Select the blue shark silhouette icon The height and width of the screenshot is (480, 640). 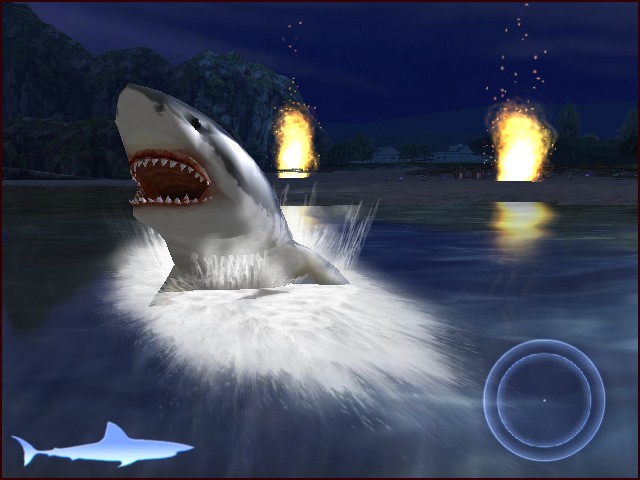tap(104, 446)
